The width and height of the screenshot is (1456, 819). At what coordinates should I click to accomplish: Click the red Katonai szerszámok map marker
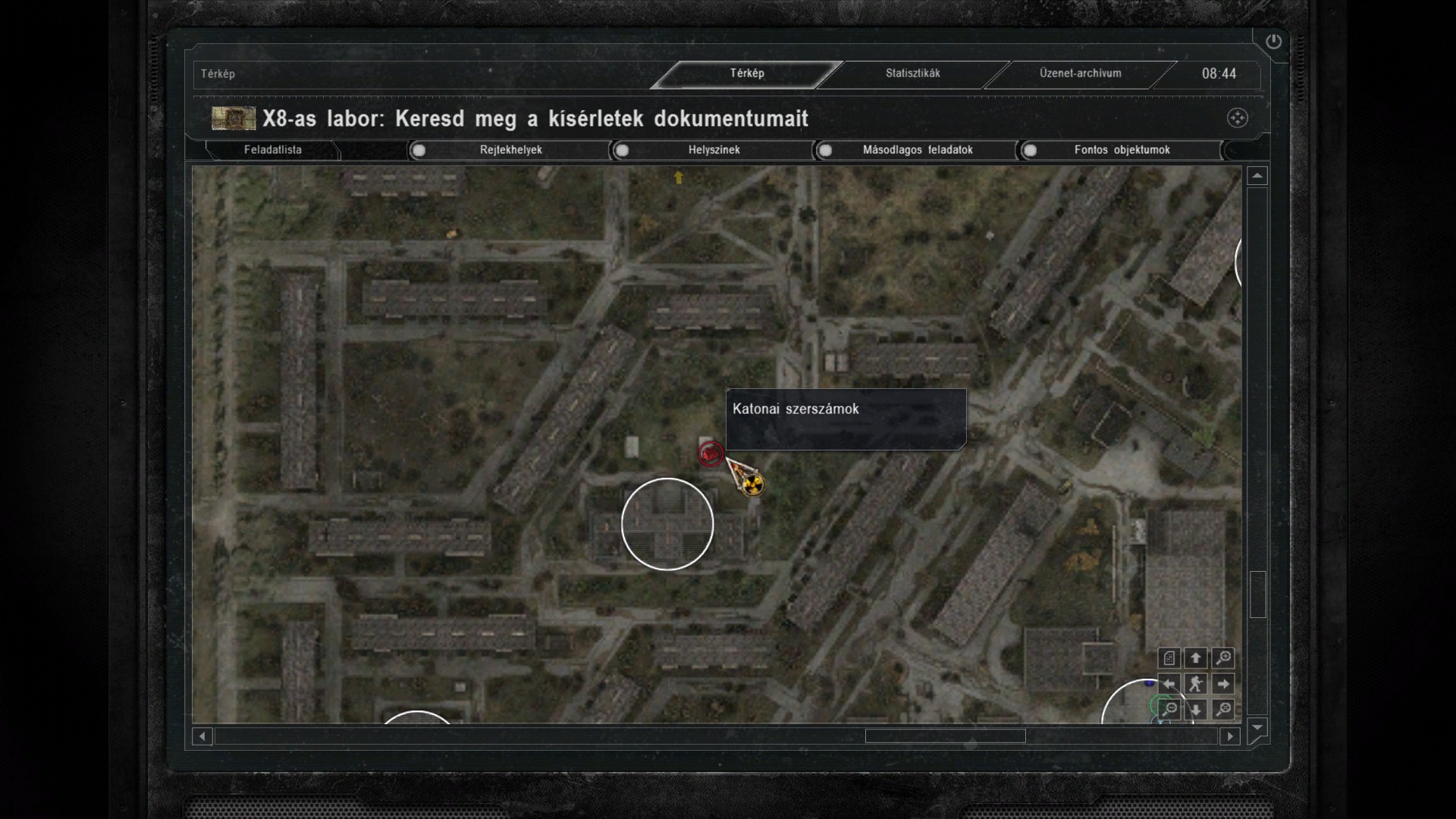[711, 453]
